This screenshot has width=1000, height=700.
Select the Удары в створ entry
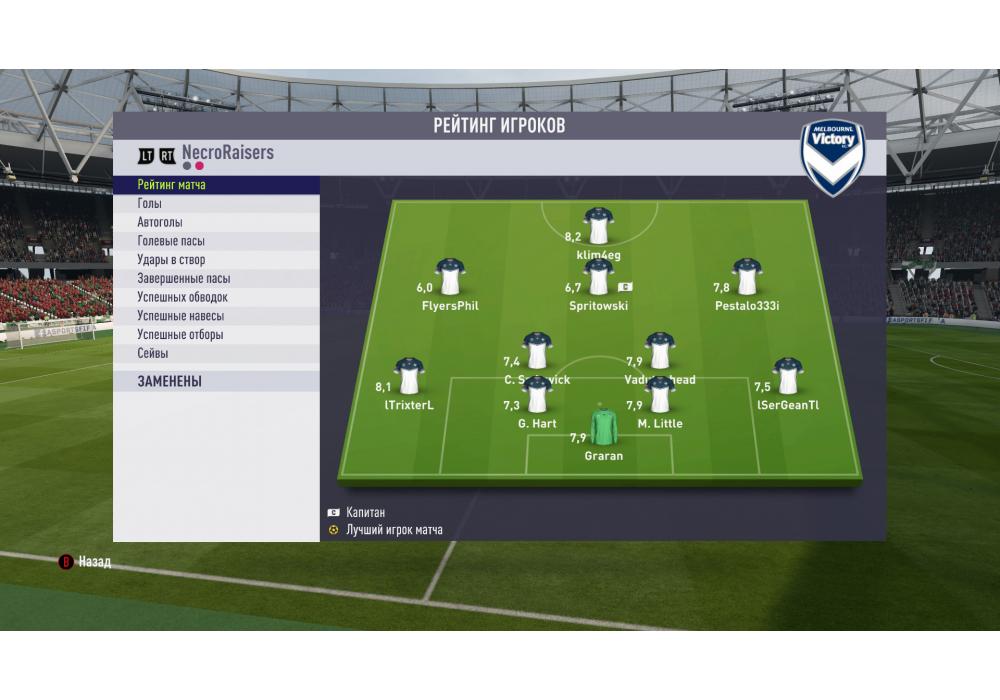pyautogui.click(x=216, y=260)
